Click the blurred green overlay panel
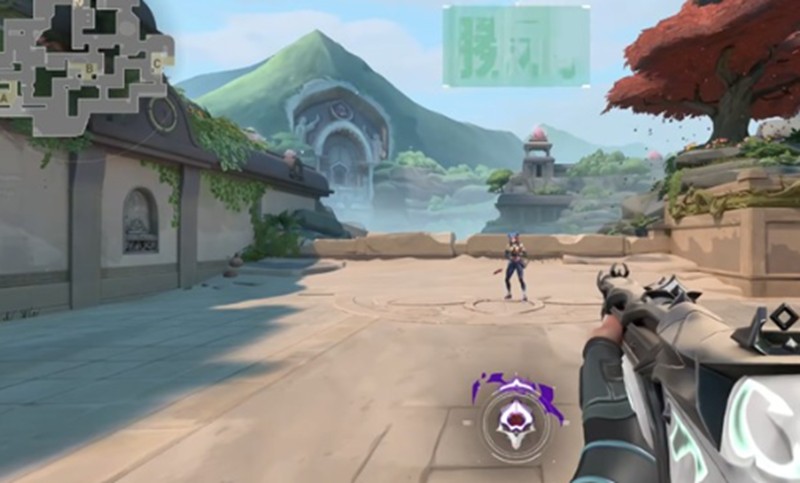 click(x=515, y=45)
